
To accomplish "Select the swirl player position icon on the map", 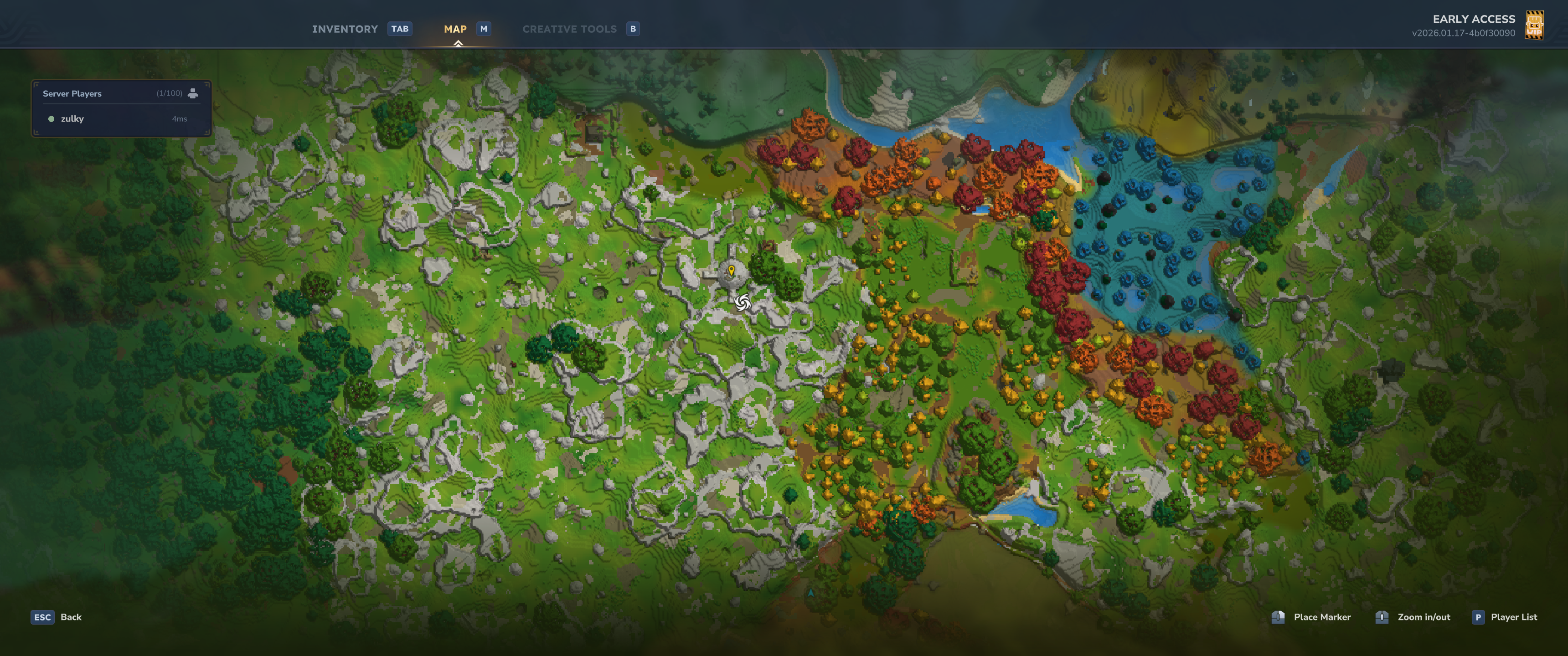I will pyautogui.click(x=742, y=302).
